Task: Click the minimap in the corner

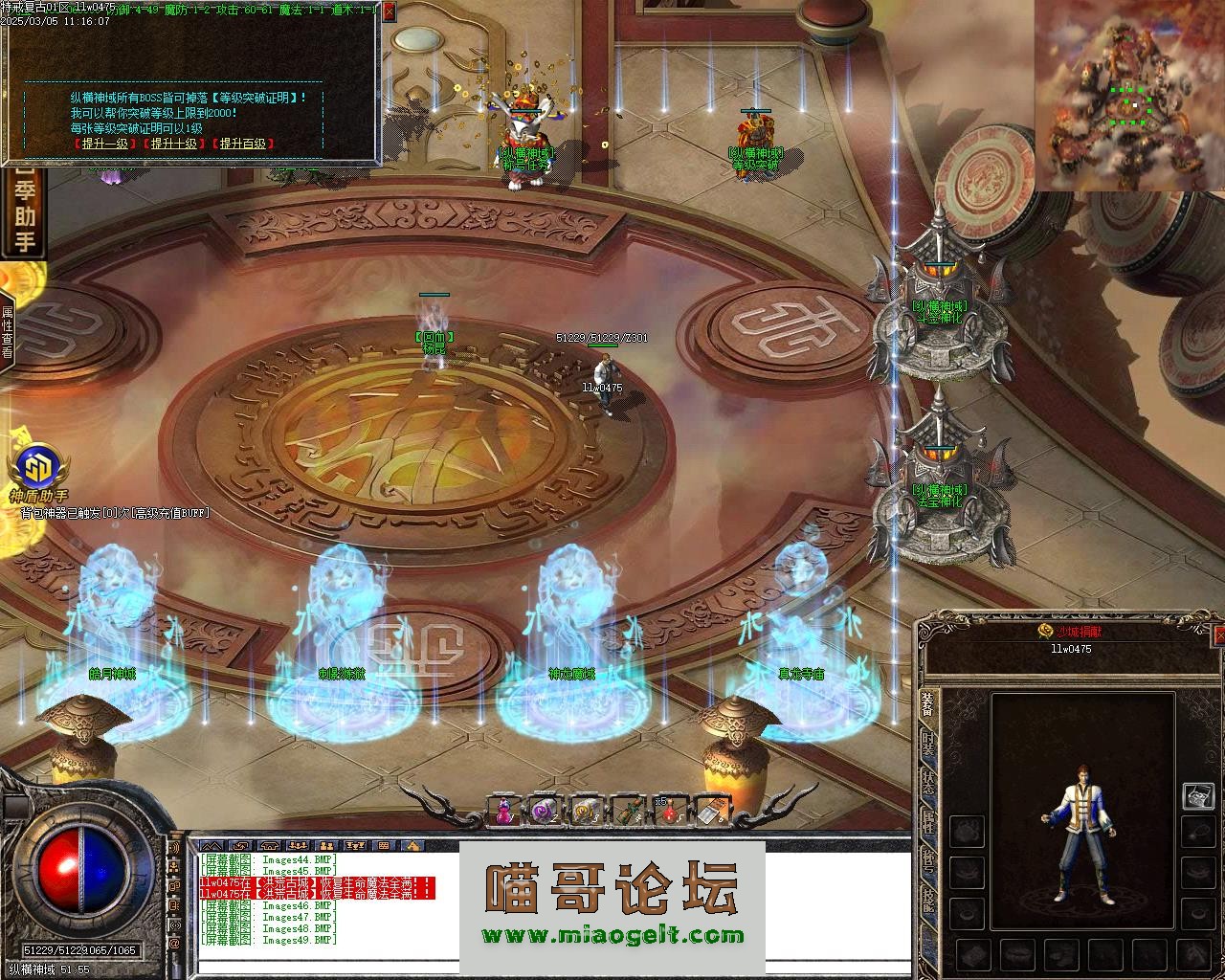Action: [x=1129, y=96]
